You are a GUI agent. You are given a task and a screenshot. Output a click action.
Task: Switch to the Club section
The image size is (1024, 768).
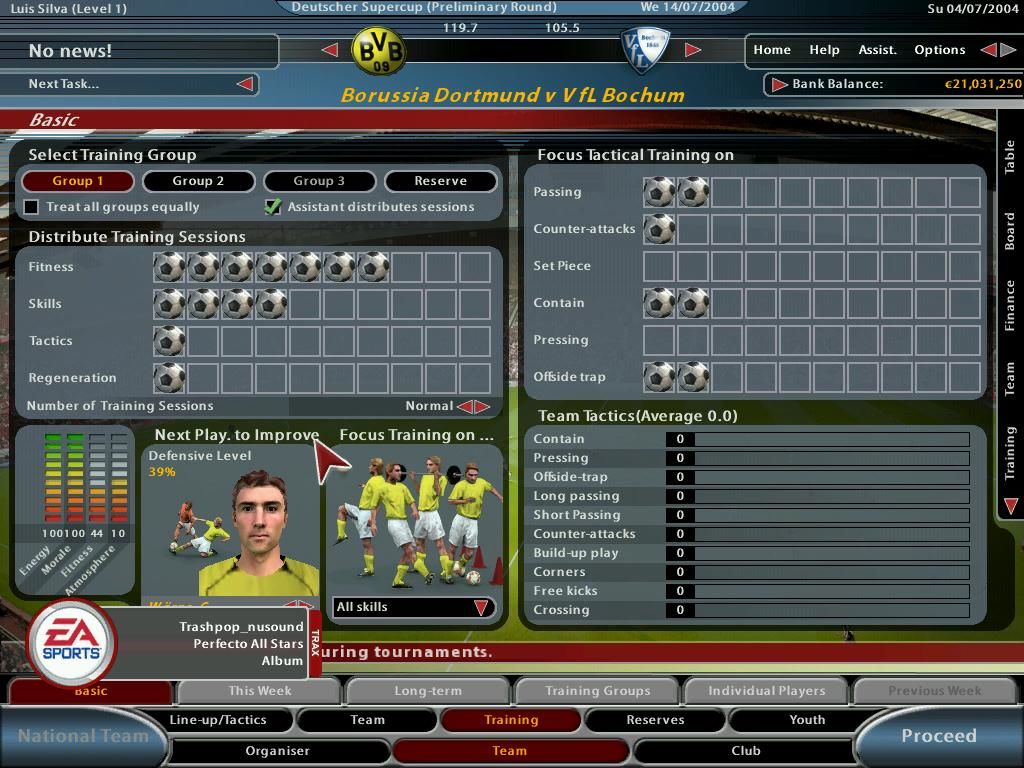pos(745,751)
